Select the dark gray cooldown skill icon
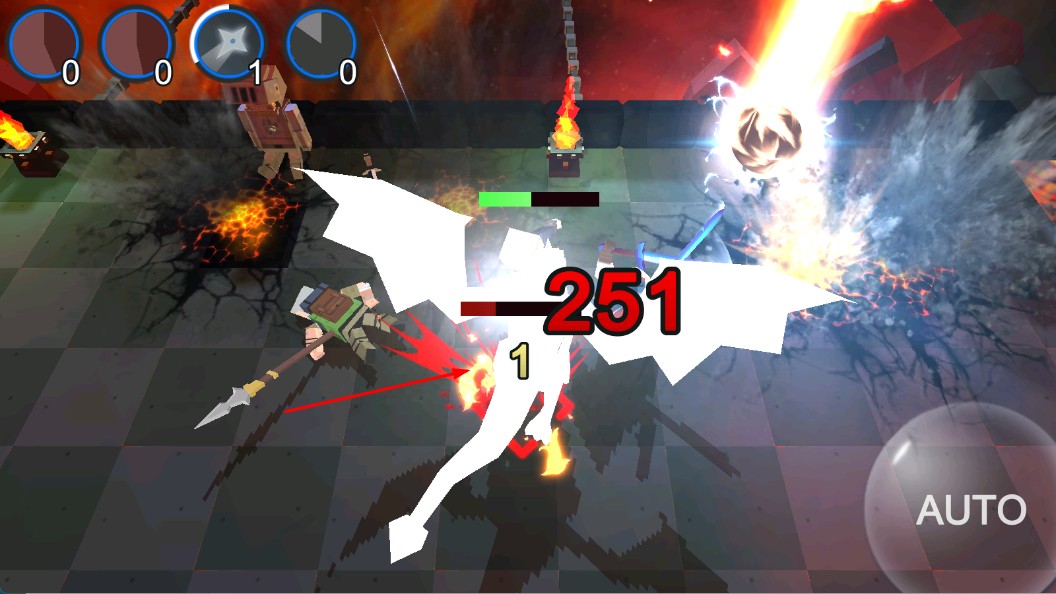Image resolution: width=1056 pixels, height=594 pixels. [x=321, y=44]
